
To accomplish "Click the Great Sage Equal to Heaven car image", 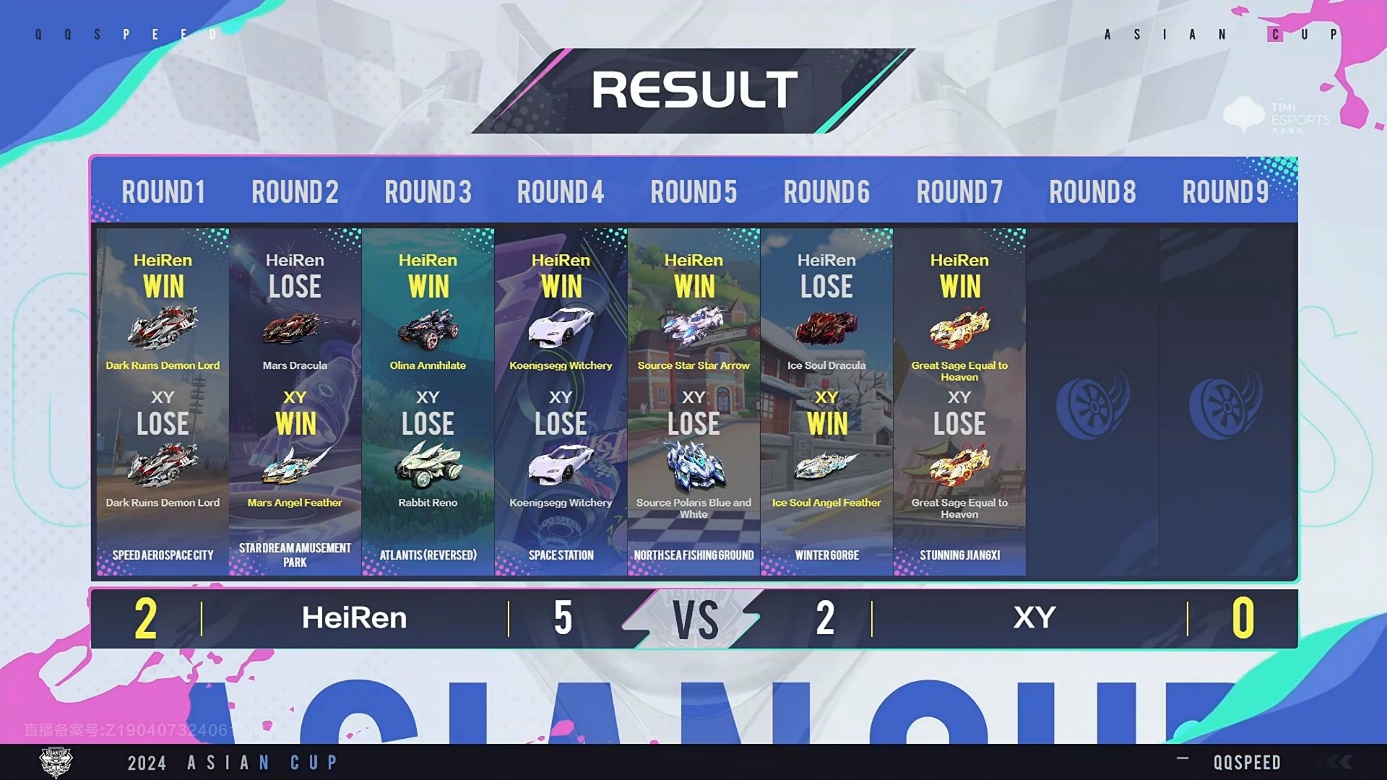I will pos(960,328).
